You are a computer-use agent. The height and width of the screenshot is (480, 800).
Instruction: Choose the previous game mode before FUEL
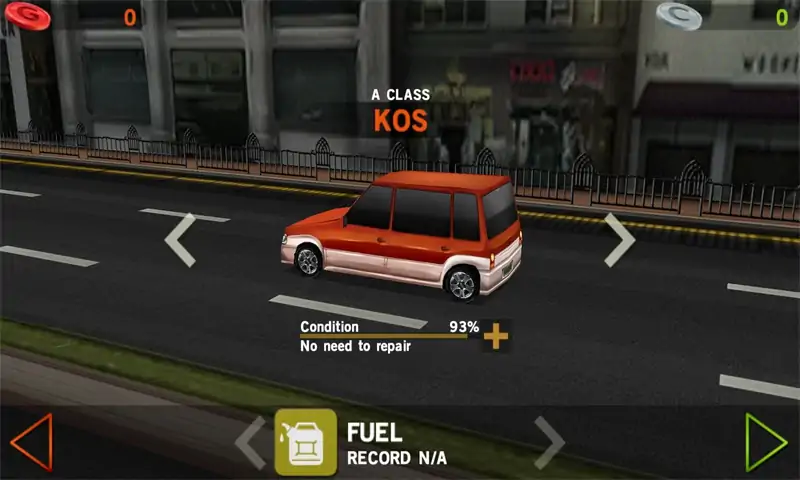pos(250,442)
